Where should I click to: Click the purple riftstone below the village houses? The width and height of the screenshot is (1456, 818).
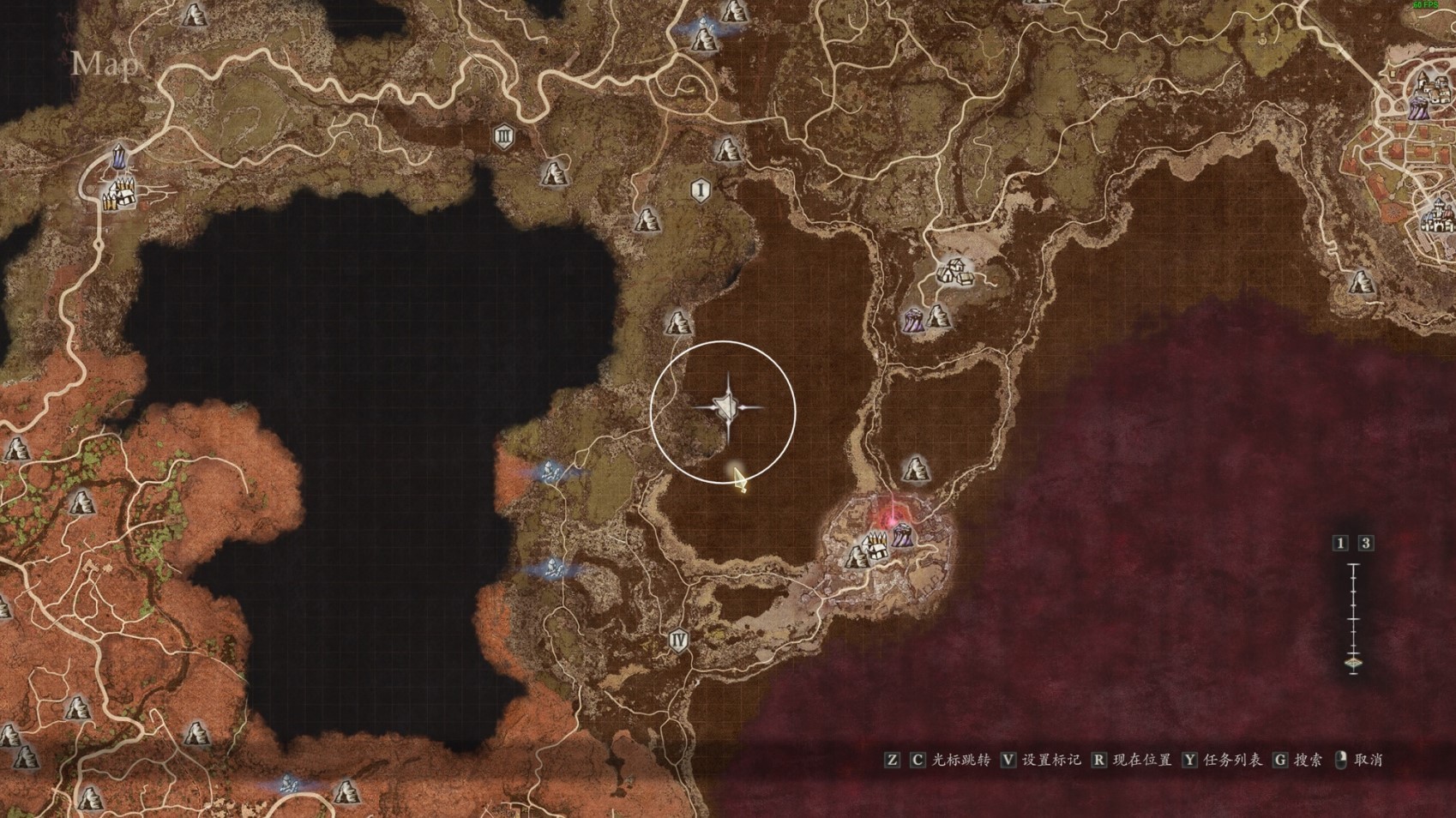coord(912,321)
